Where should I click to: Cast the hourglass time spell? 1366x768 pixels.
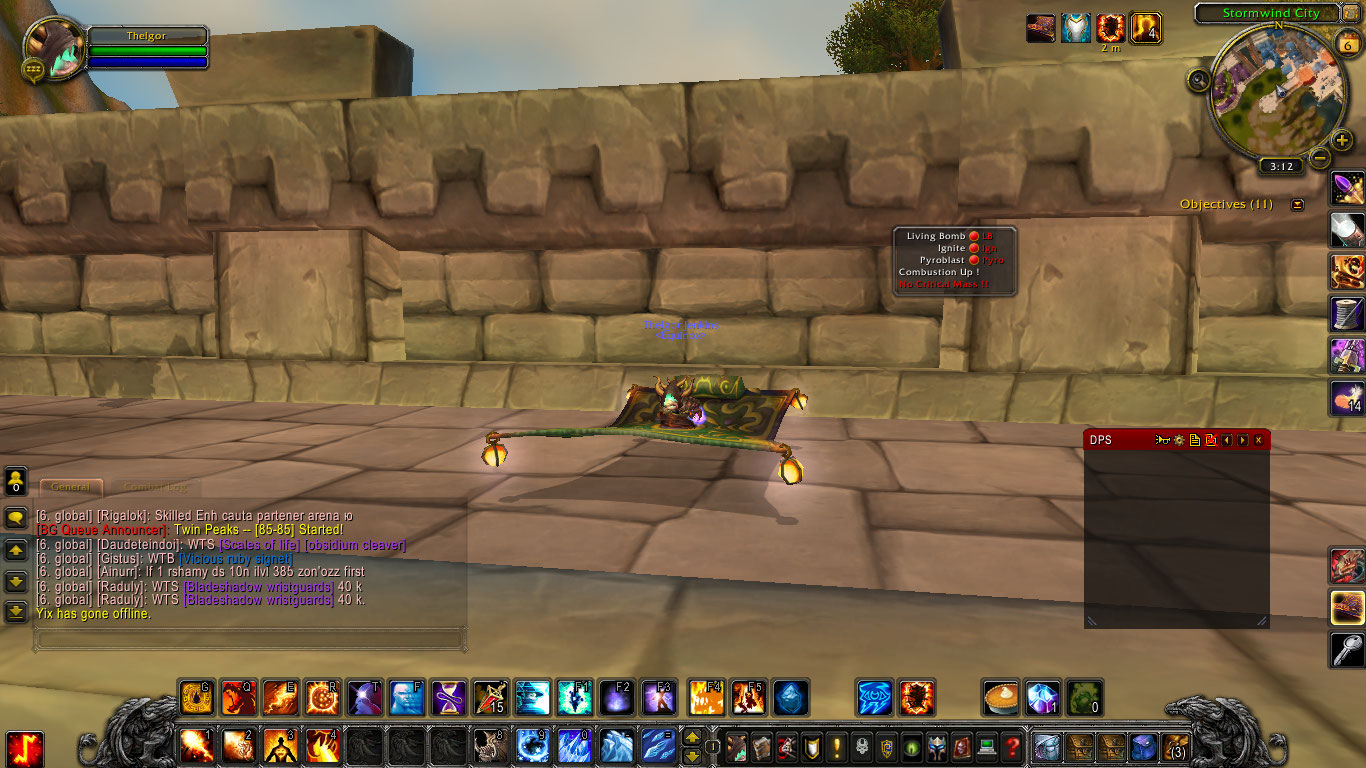pyautogui.click(x=448, y=697)
